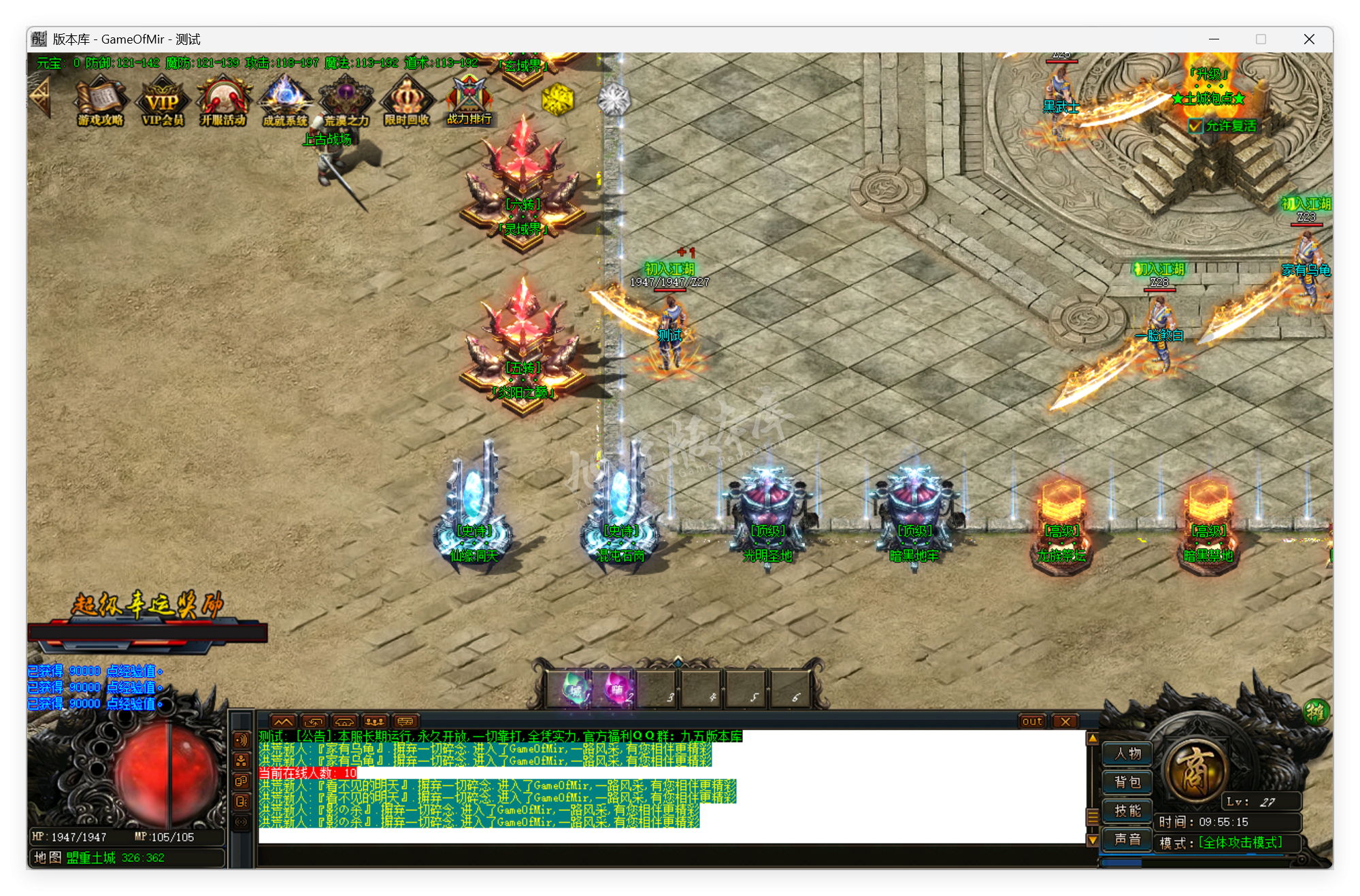Image resolution: width=1360 pixels, height=896 pixels.
Task: Collapse the chat window with the double-arrow
Action: tap(284, 721)
